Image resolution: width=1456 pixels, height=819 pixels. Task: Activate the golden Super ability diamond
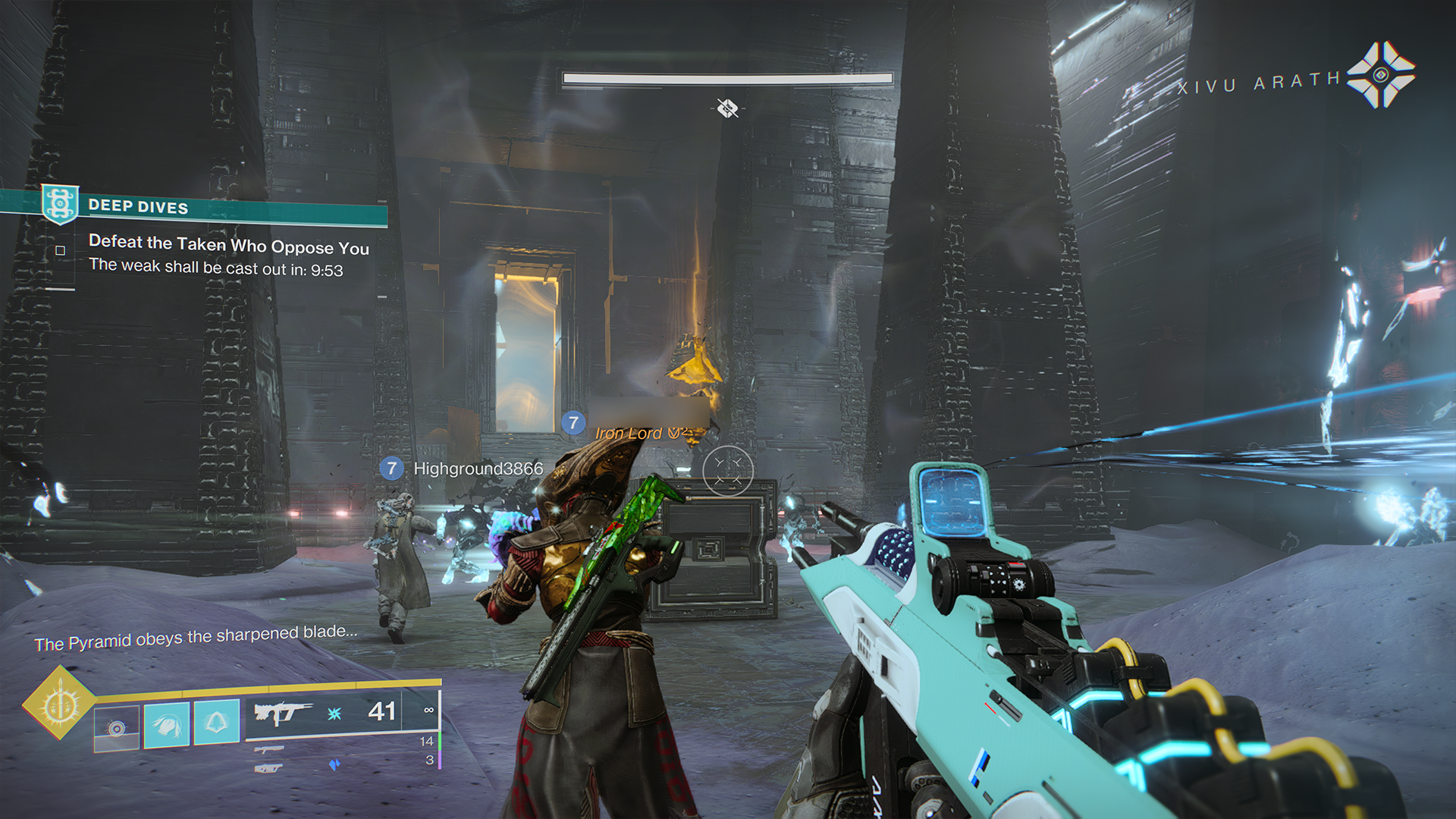pyautogui.click(x=59, y=704)
